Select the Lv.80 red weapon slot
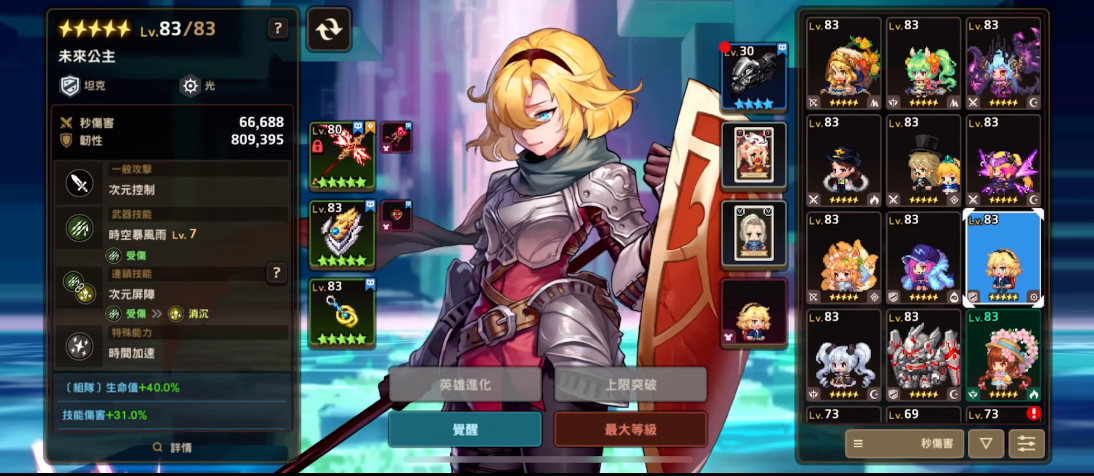This screenshot has width=1094, height=476. coord(342,156)
